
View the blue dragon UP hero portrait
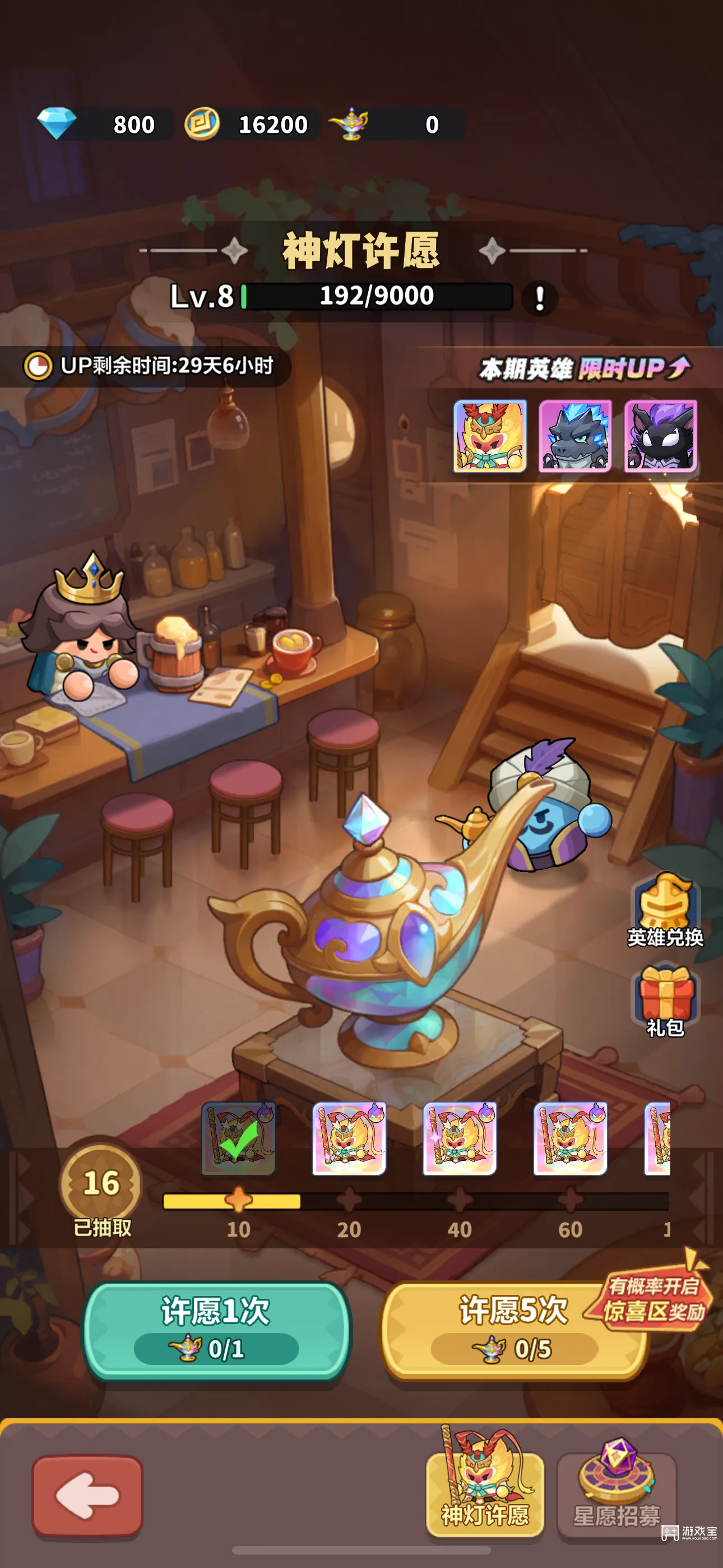tap(575, 436)
